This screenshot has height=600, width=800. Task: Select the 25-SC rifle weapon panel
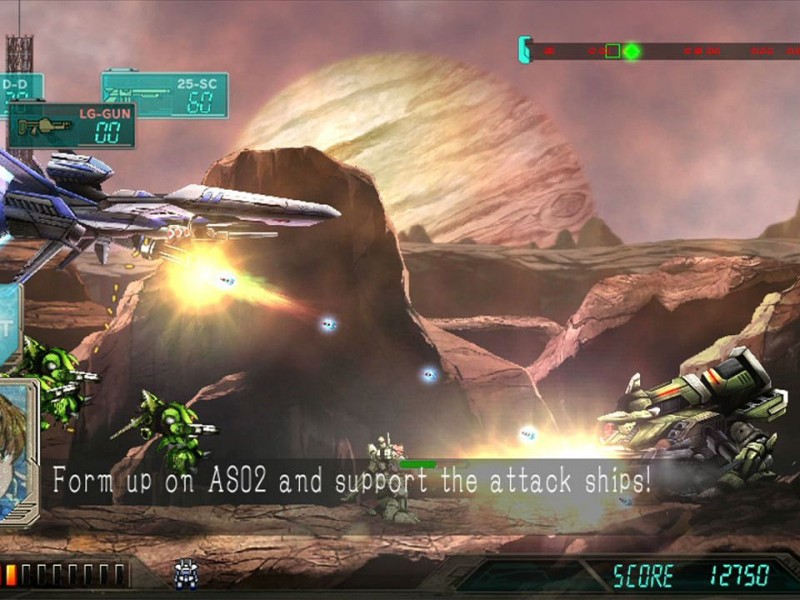tap(165, 95)
